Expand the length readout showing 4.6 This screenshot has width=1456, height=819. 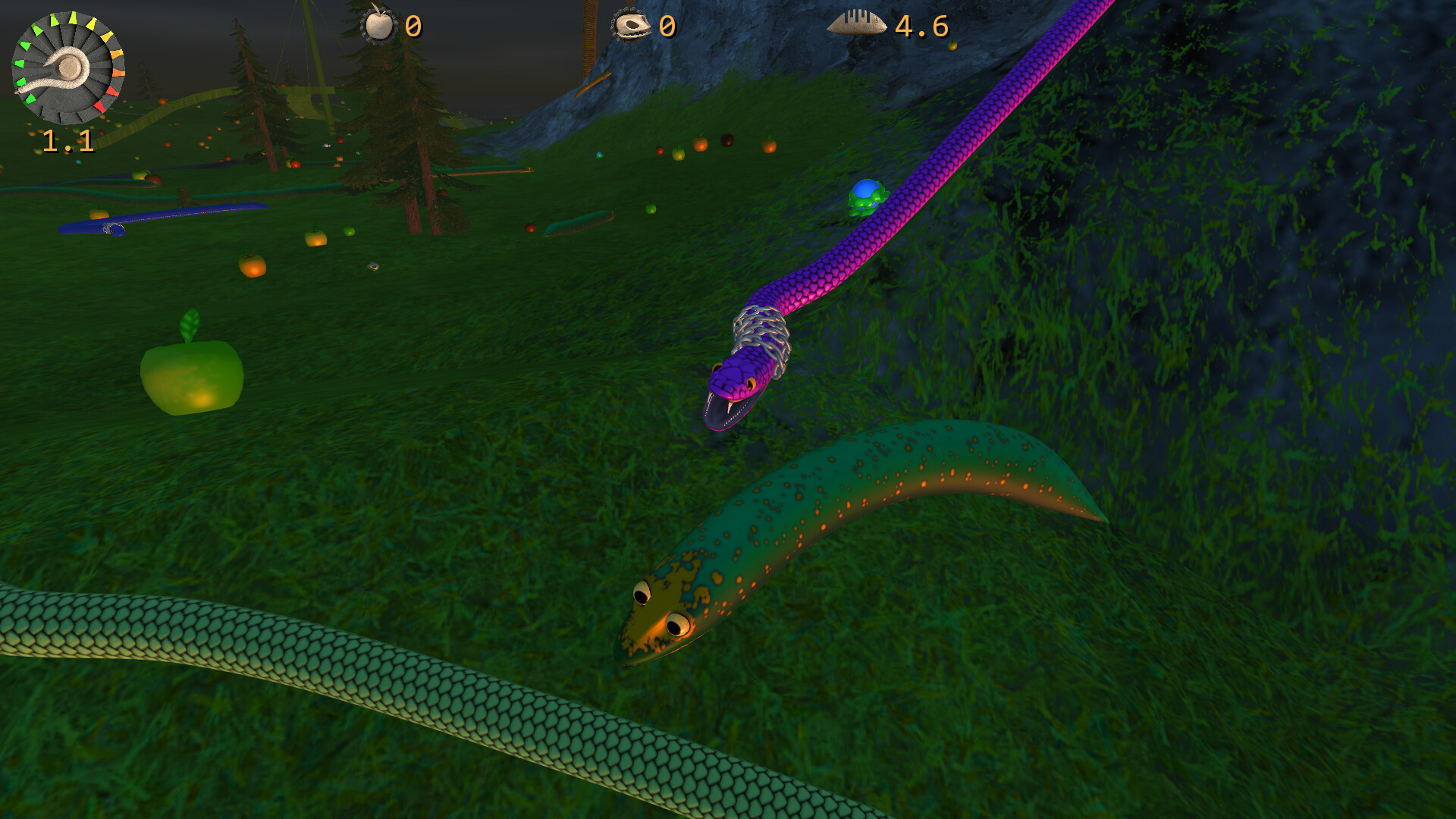click(x=920, y=27)
